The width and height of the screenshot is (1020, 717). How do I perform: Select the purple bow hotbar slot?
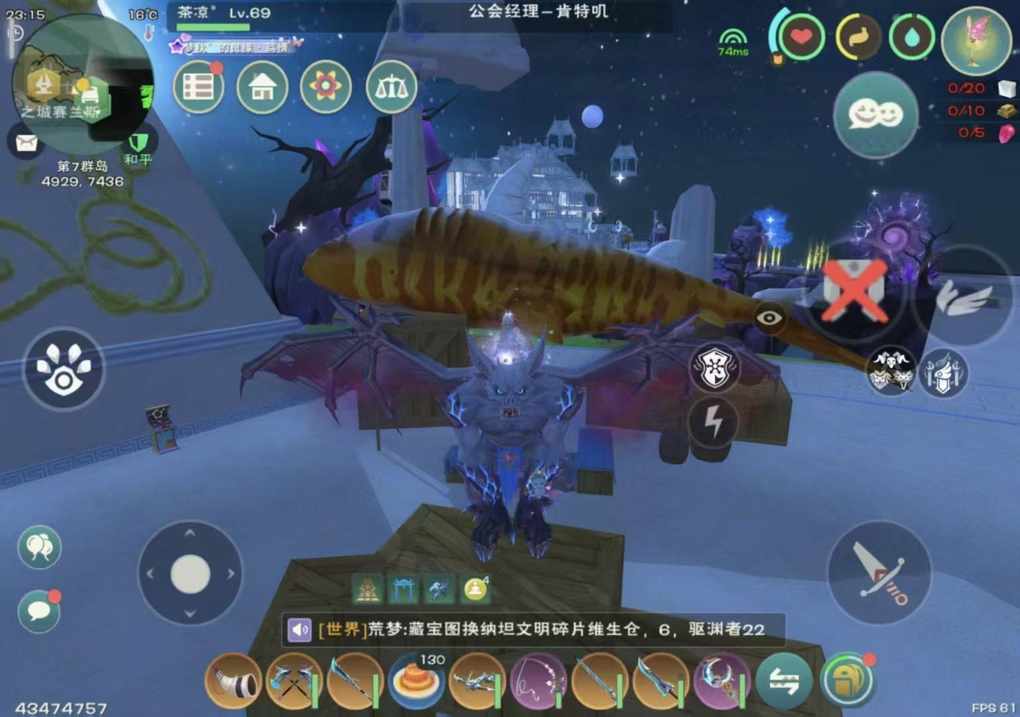[x=538, y=682]
